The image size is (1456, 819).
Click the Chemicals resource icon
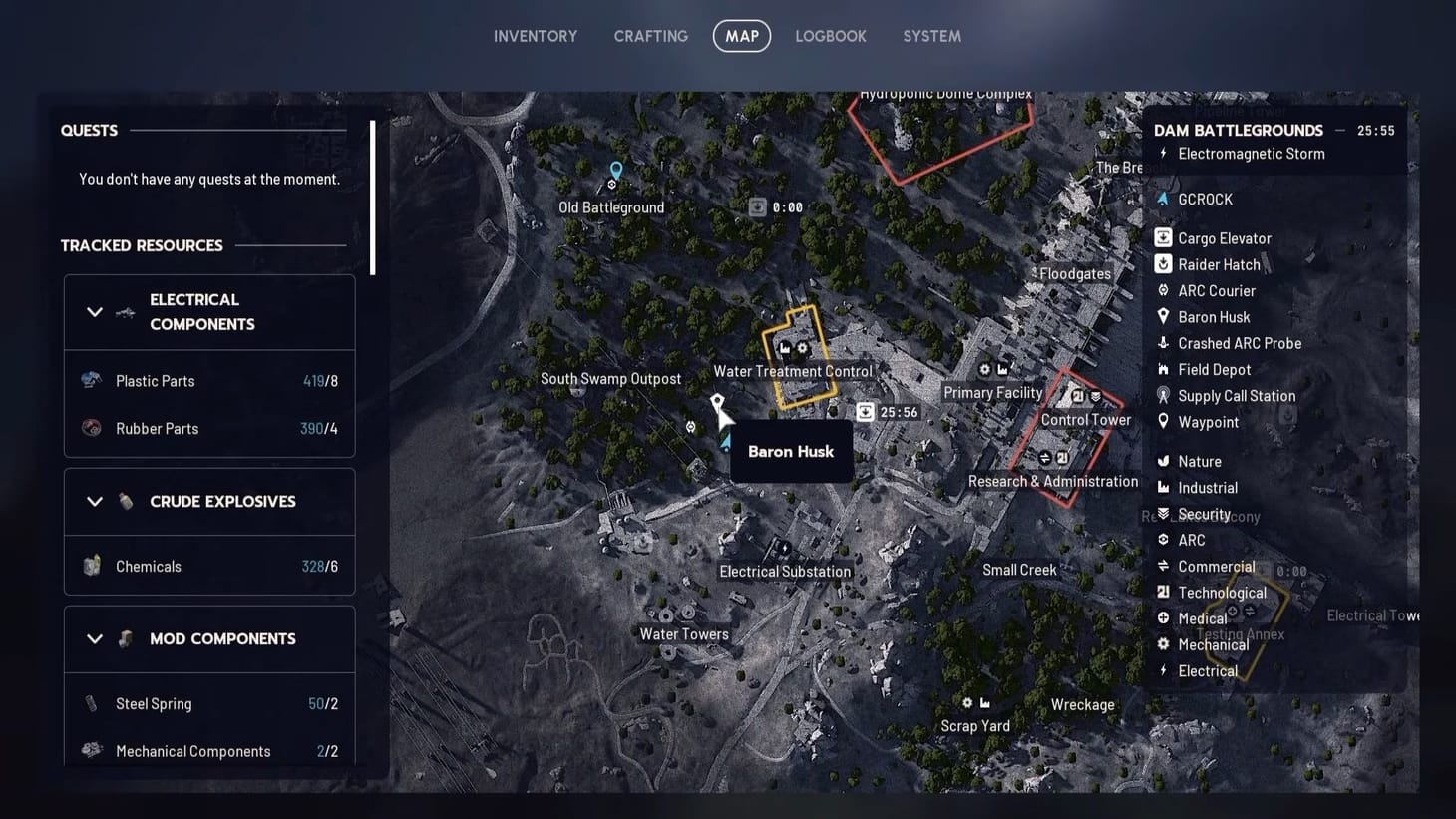point(91,565)
